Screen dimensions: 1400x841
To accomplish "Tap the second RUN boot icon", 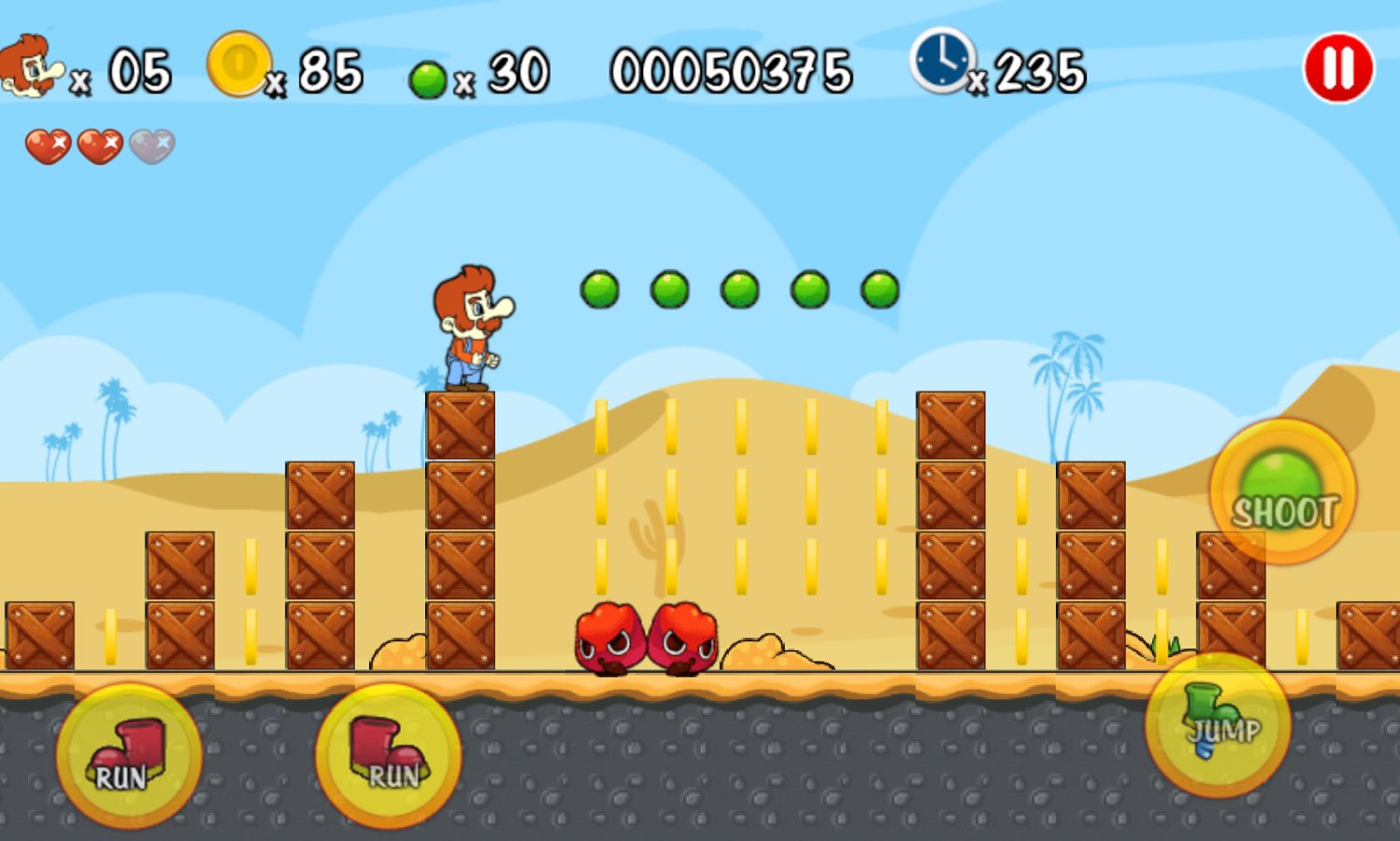I will point(388,757).
